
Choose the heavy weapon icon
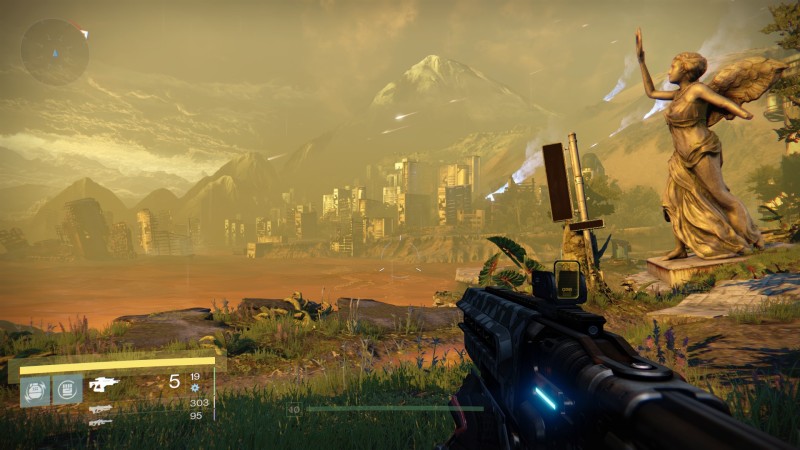[99, 422]
